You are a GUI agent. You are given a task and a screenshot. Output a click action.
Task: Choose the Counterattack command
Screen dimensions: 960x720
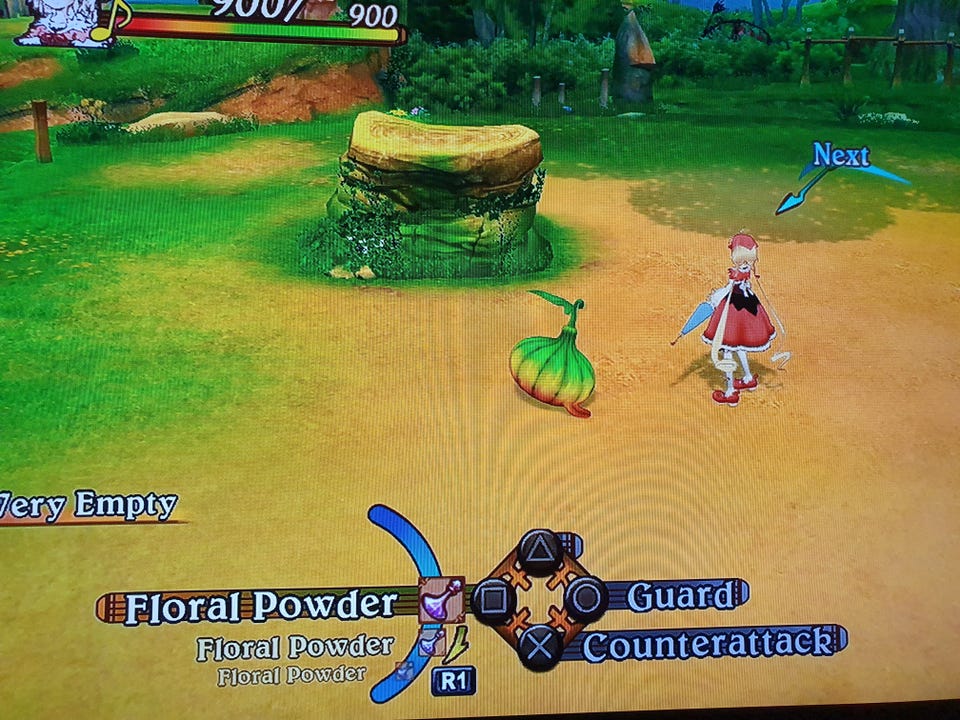click(x=708, y=643)
